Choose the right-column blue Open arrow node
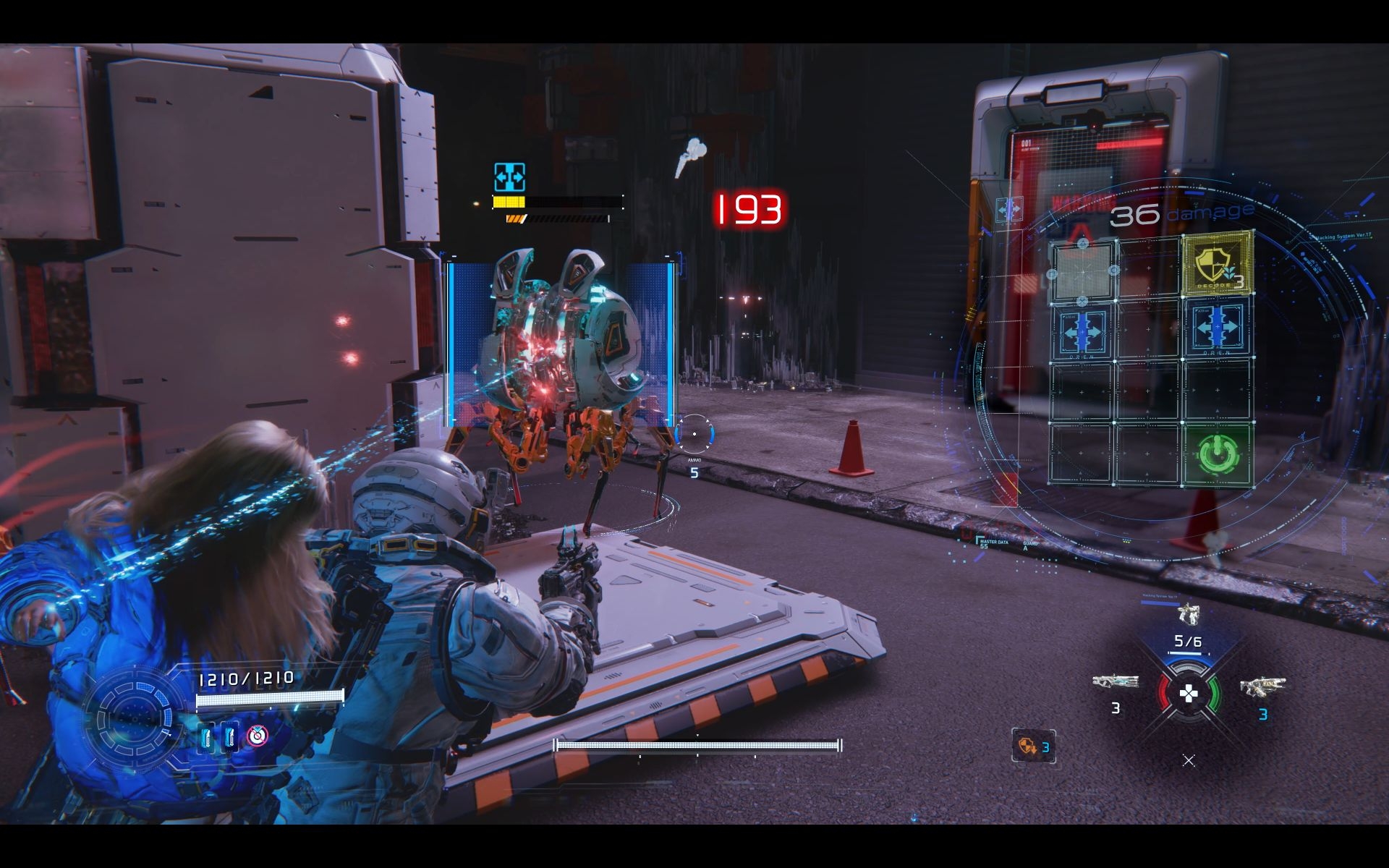This screenshot has height=868, width=1389. coord(1218,330)
